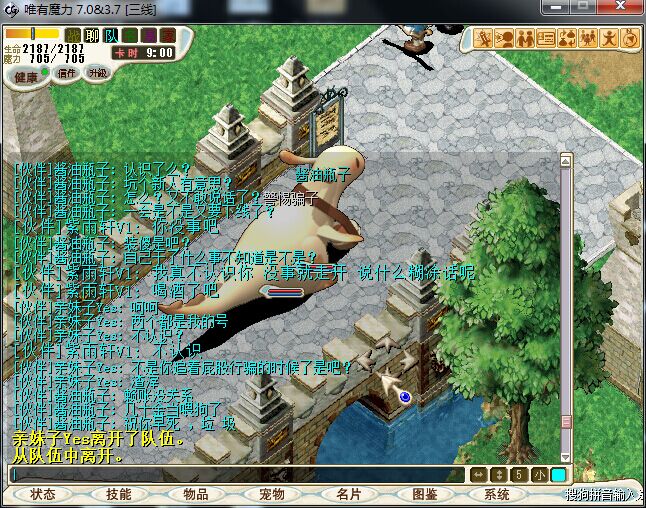Open the 信件 mail button
This screenshot has height=508, width=646.
coord(67,73)
